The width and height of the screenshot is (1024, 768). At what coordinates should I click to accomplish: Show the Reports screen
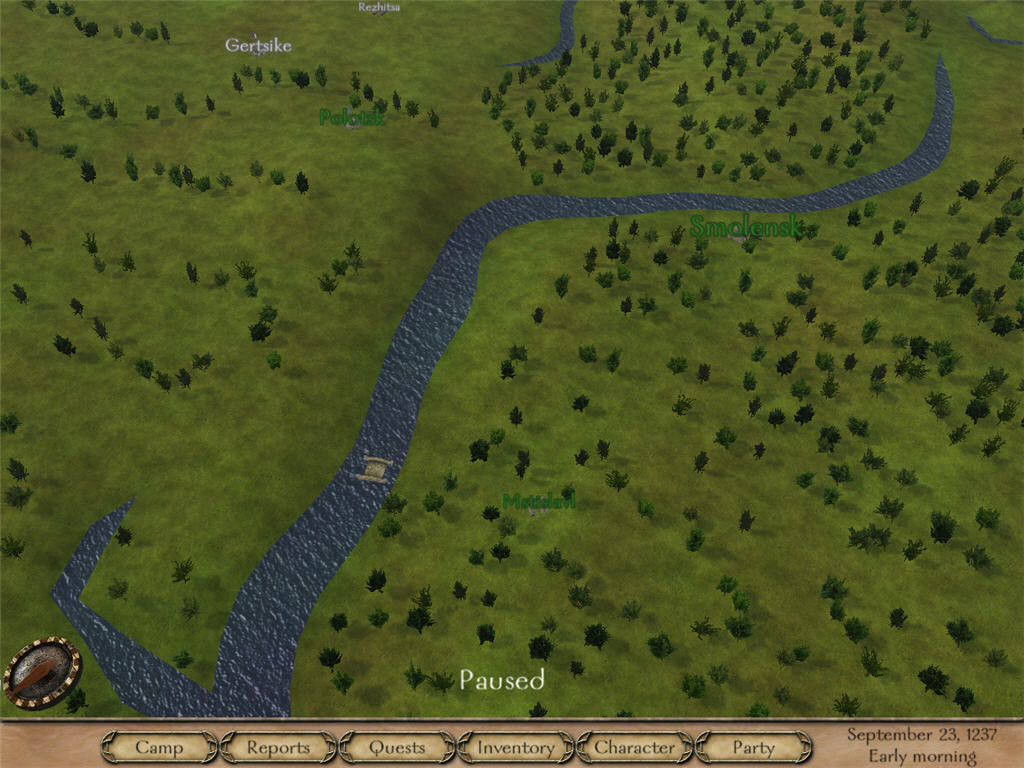(278, 747)
